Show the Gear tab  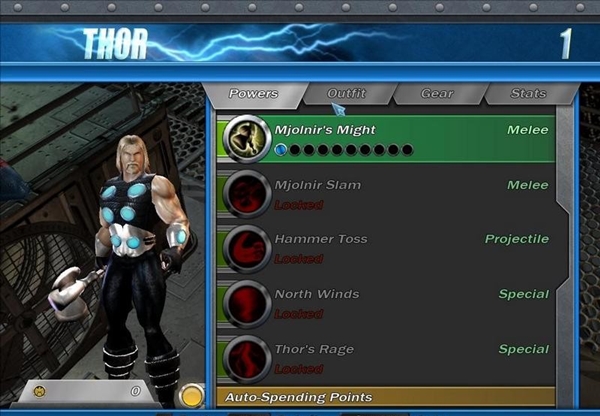point(436,94)
